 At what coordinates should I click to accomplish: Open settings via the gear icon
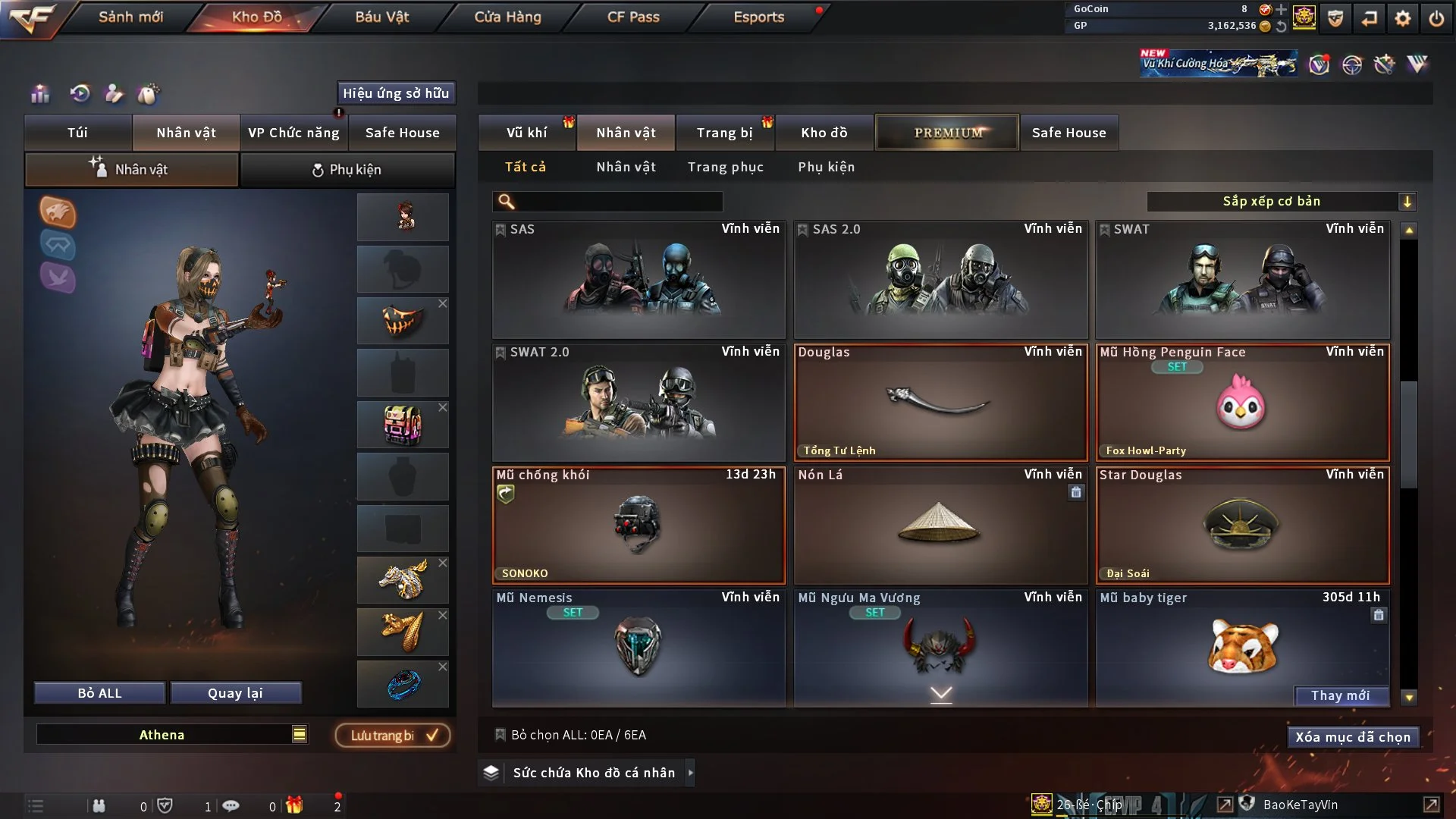[1402, 18]
